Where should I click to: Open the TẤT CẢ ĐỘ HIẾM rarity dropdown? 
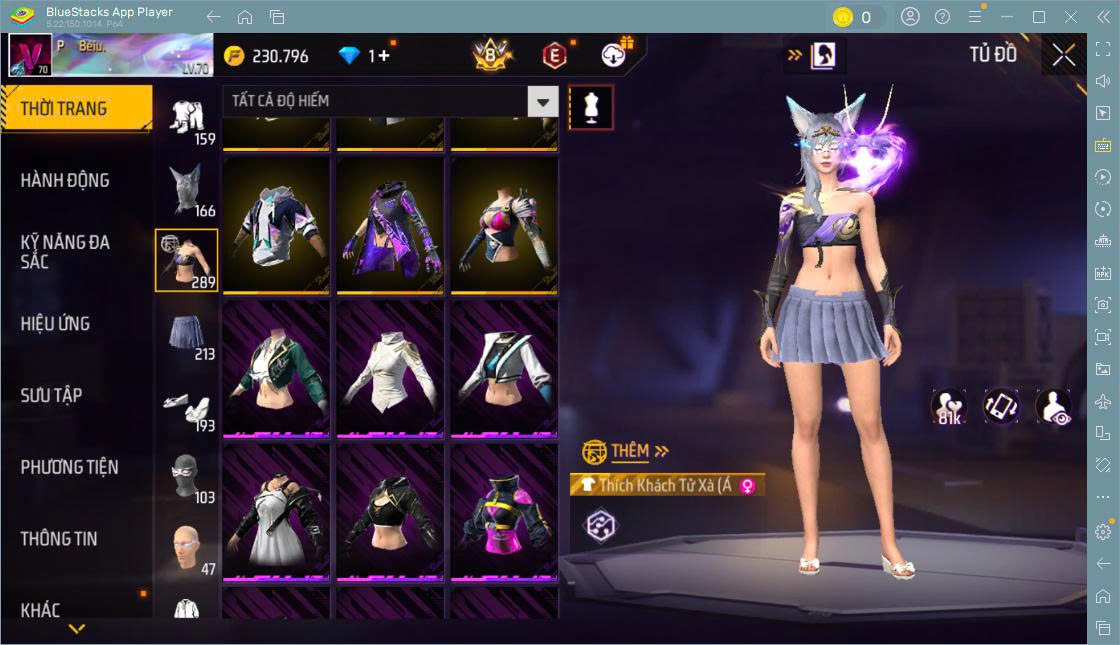[x=542, y=101]
